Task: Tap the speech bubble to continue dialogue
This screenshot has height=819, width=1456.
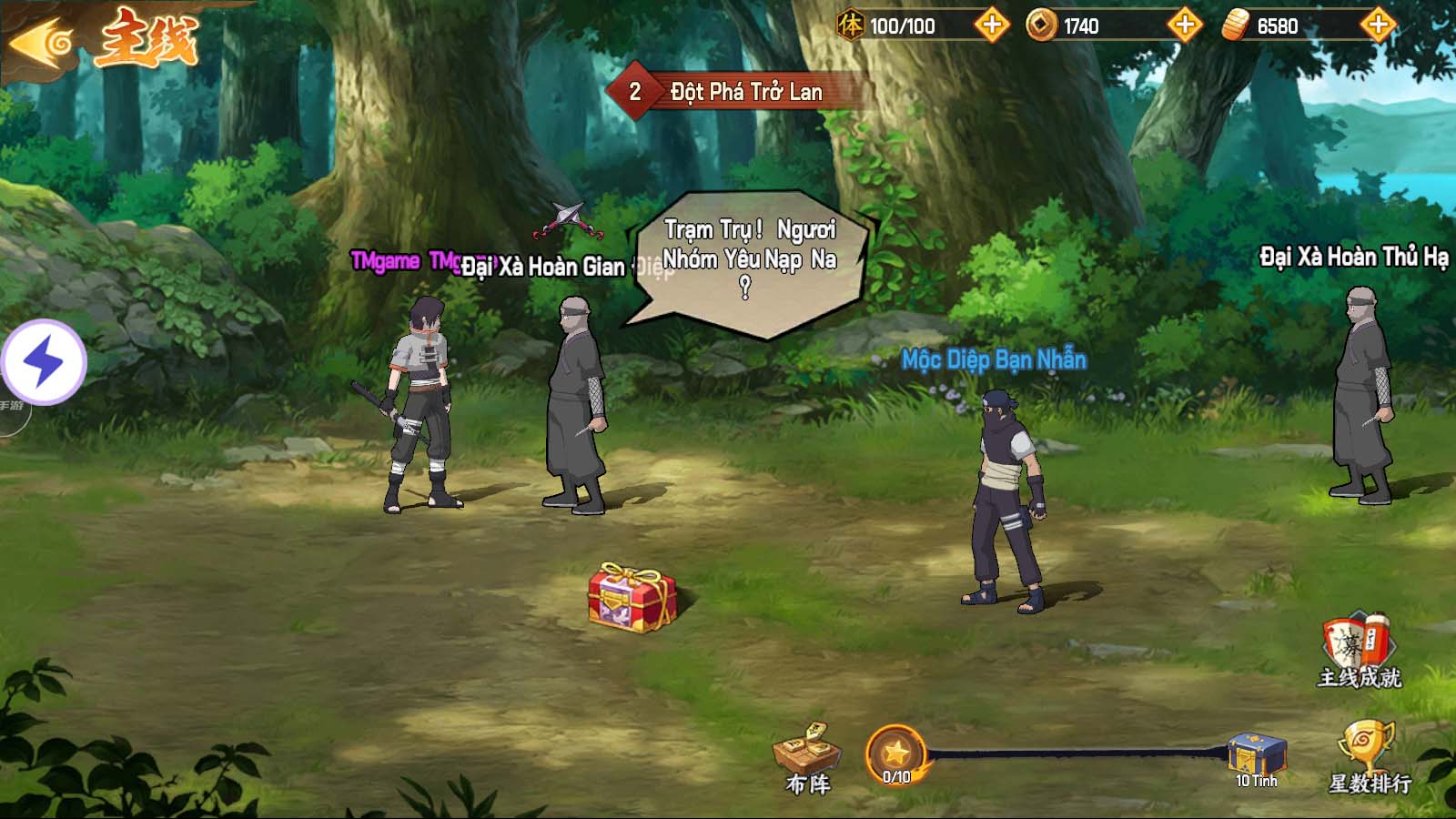Action: [749, 260]
